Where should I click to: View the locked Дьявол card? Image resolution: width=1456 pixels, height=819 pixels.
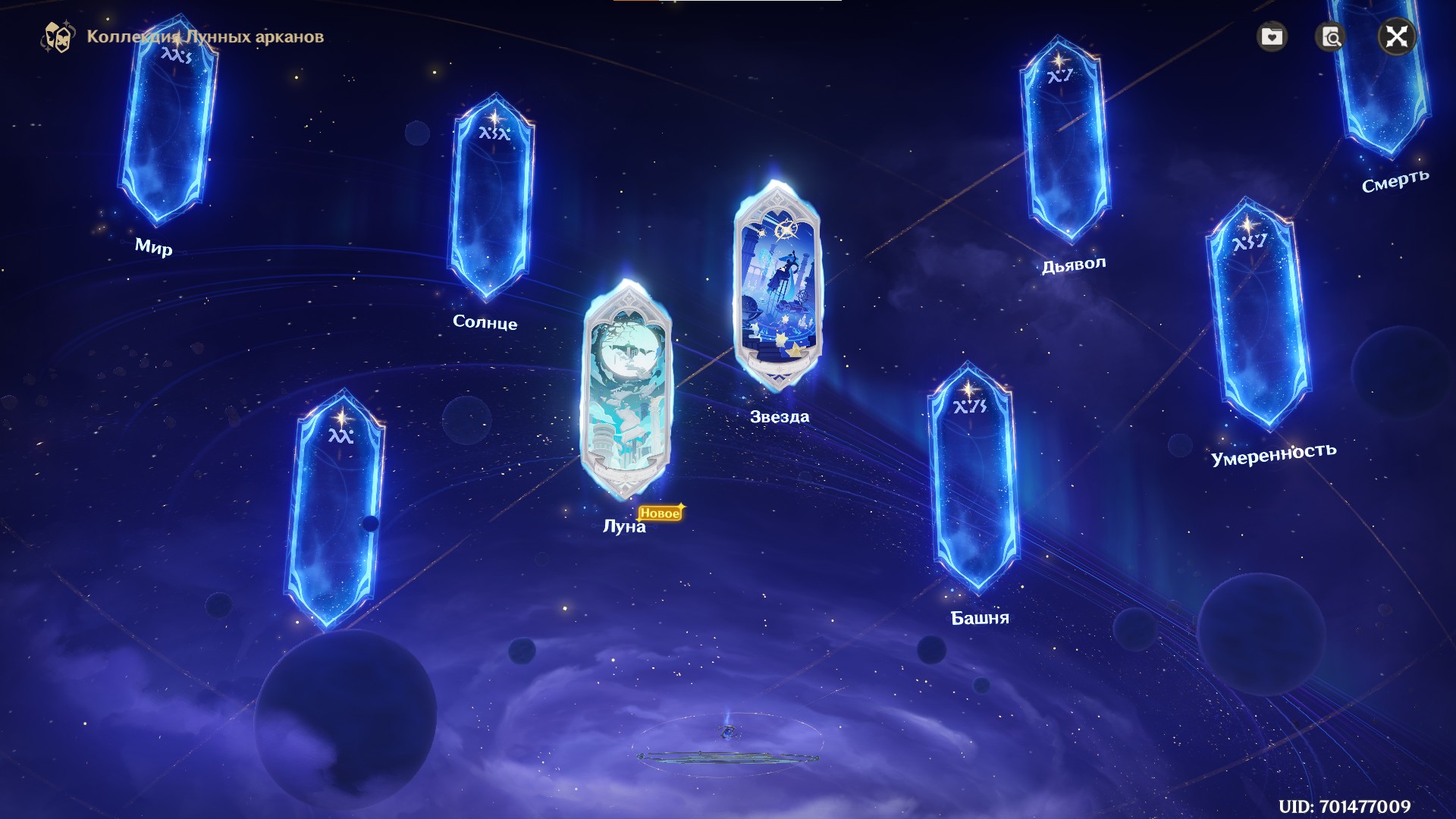click(1064, 140)
